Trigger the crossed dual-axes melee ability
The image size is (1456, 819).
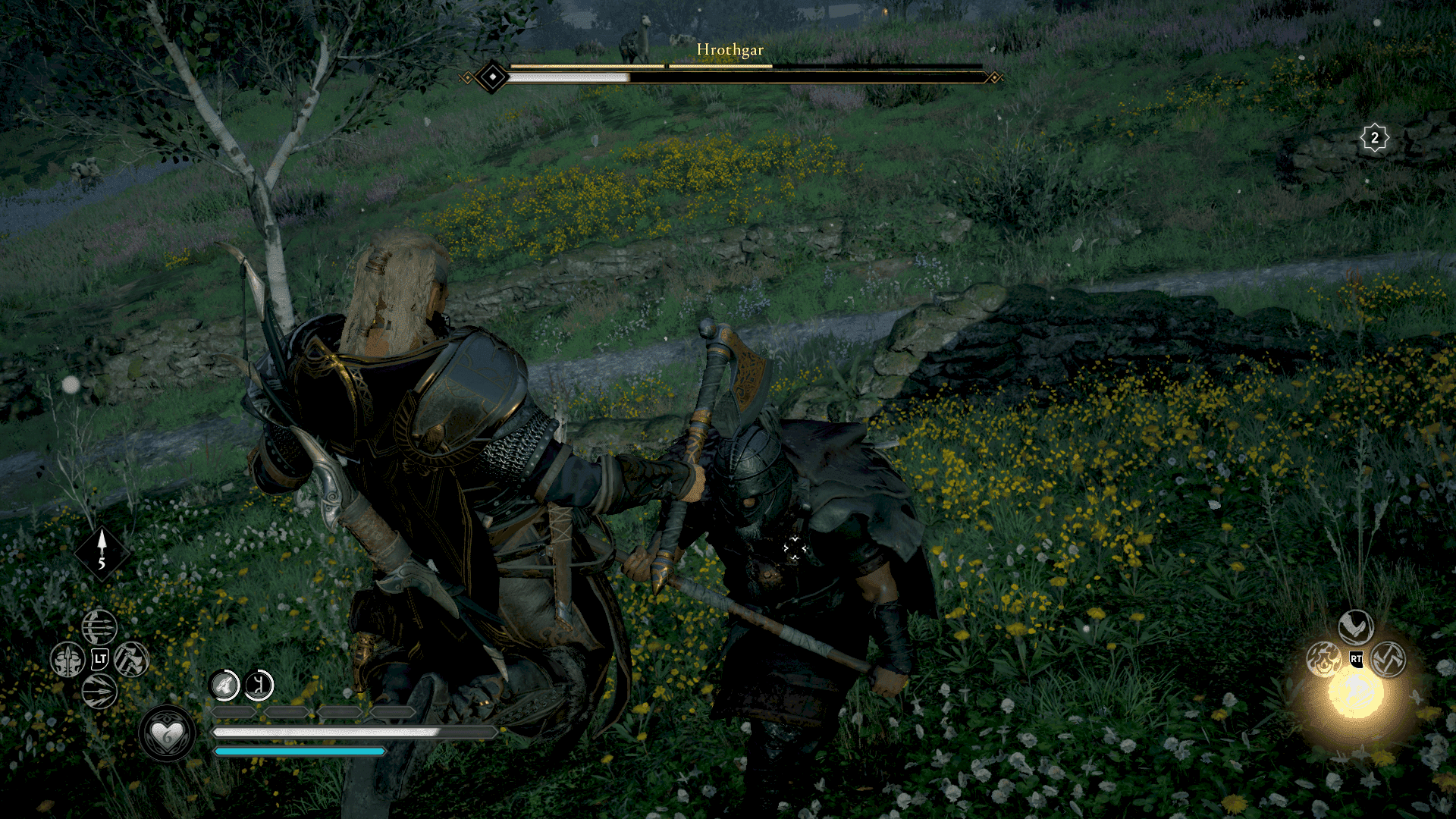tap(1389, 659)
